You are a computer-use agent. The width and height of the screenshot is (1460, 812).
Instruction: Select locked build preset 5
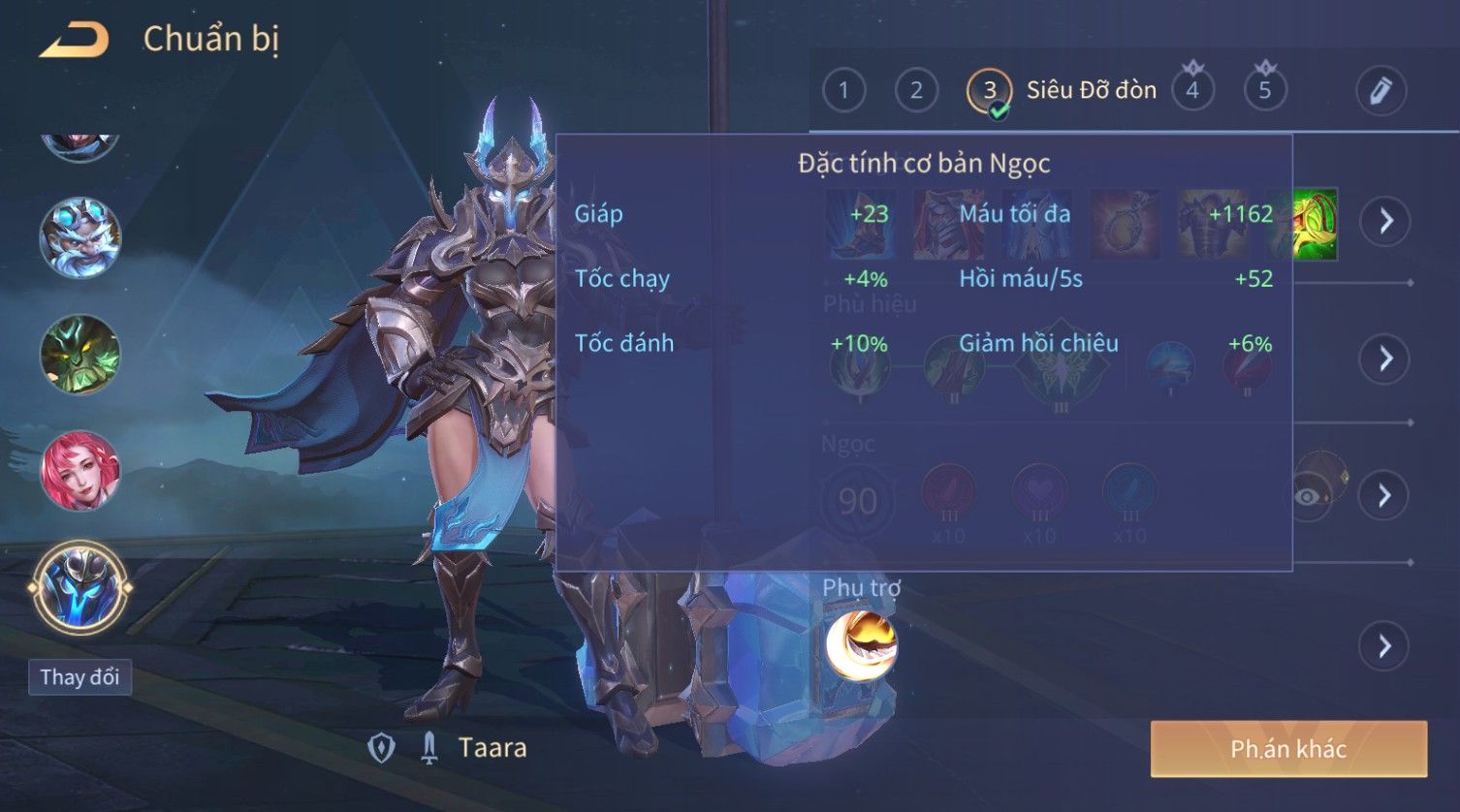click(1264, 90)
